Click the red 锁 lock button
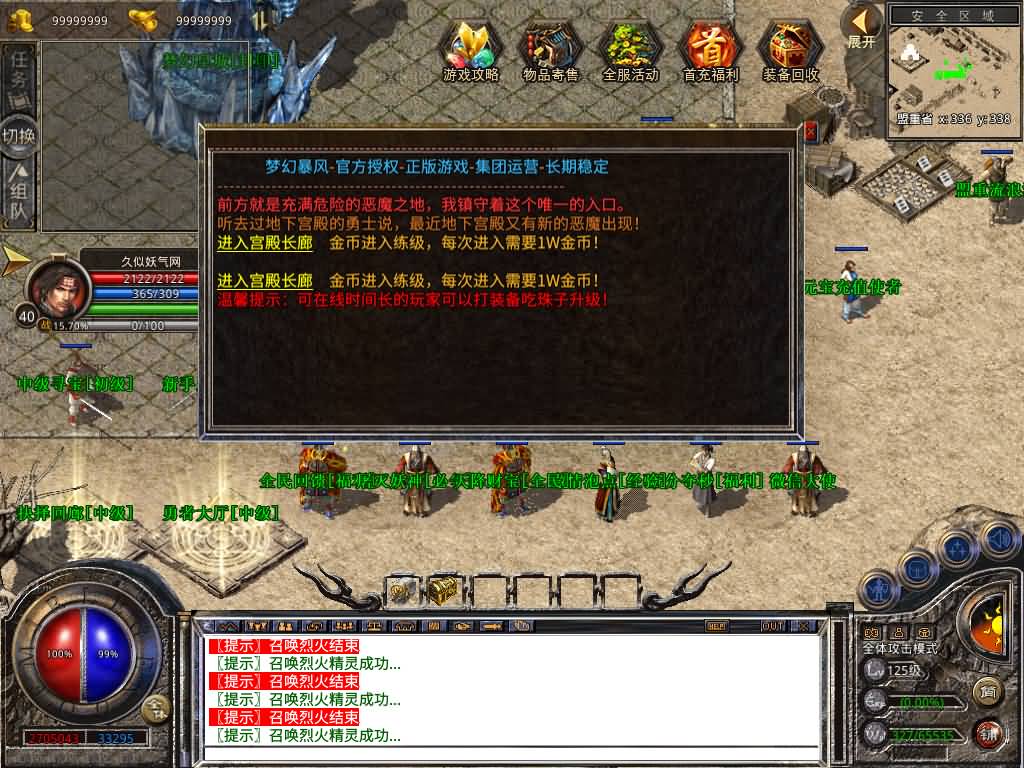This screenshot has height=768, width=1024. 987,733
